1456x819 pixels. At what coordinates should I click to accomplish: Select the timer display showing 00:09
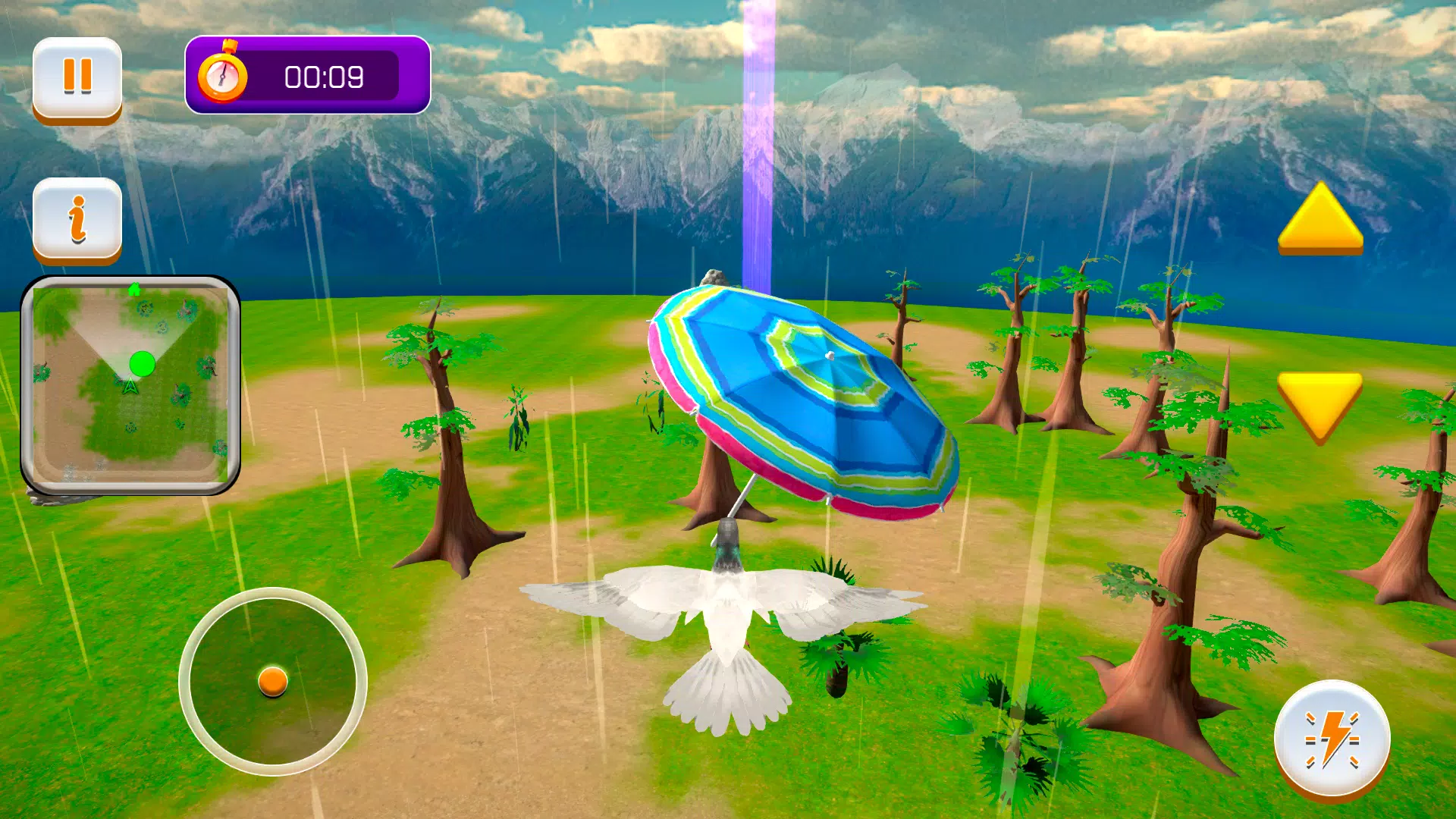tap(322, 76)
